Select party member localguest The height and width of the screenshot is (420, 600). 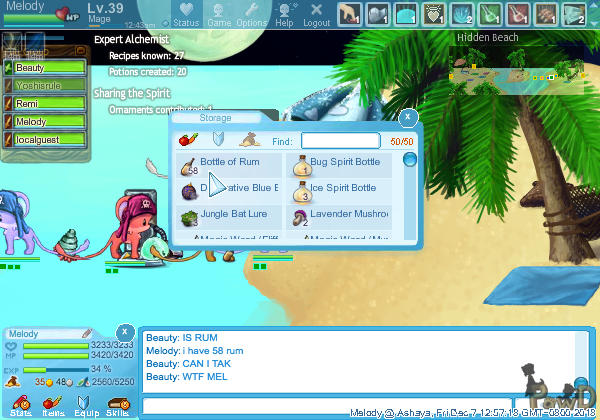tap(50, 140)
